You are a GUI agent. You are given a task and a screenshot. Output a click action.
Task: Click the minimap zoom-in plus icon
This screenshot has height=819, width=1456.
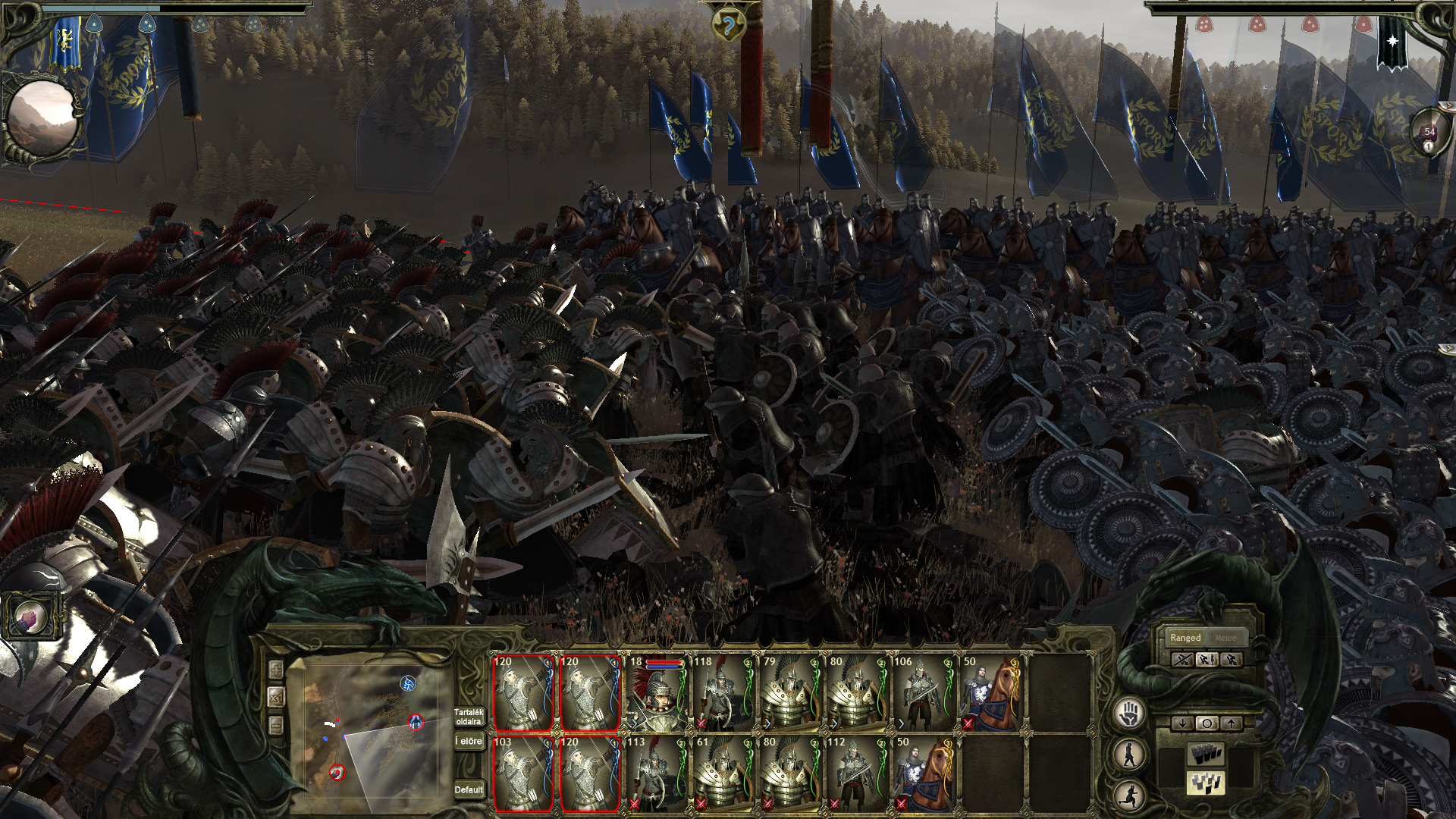click(276, 670)
